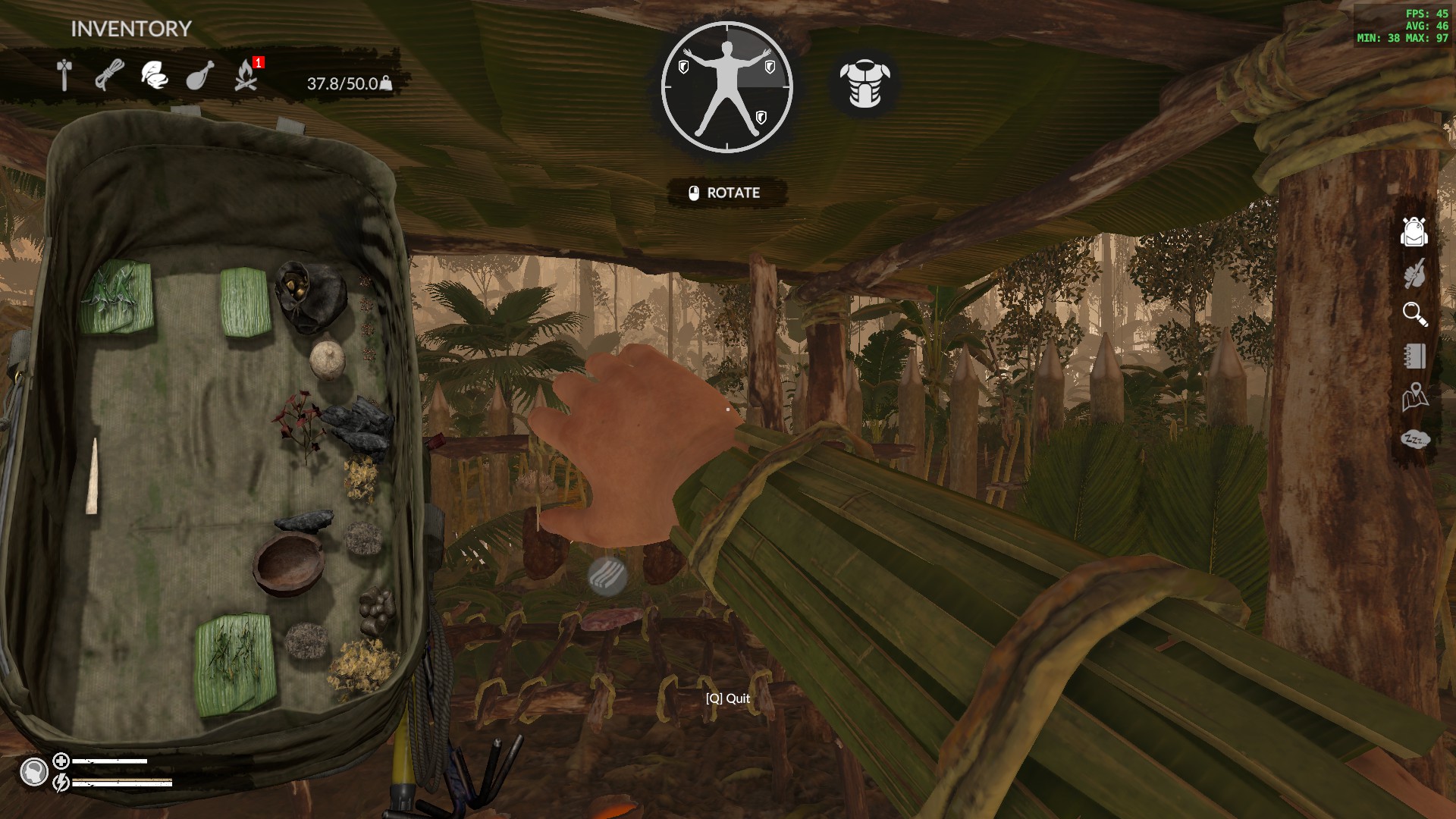Pick the pile of charcoal pieces
Image resolution: width=1456 pixels, height=819 pixels.
(x=356, y=428)
